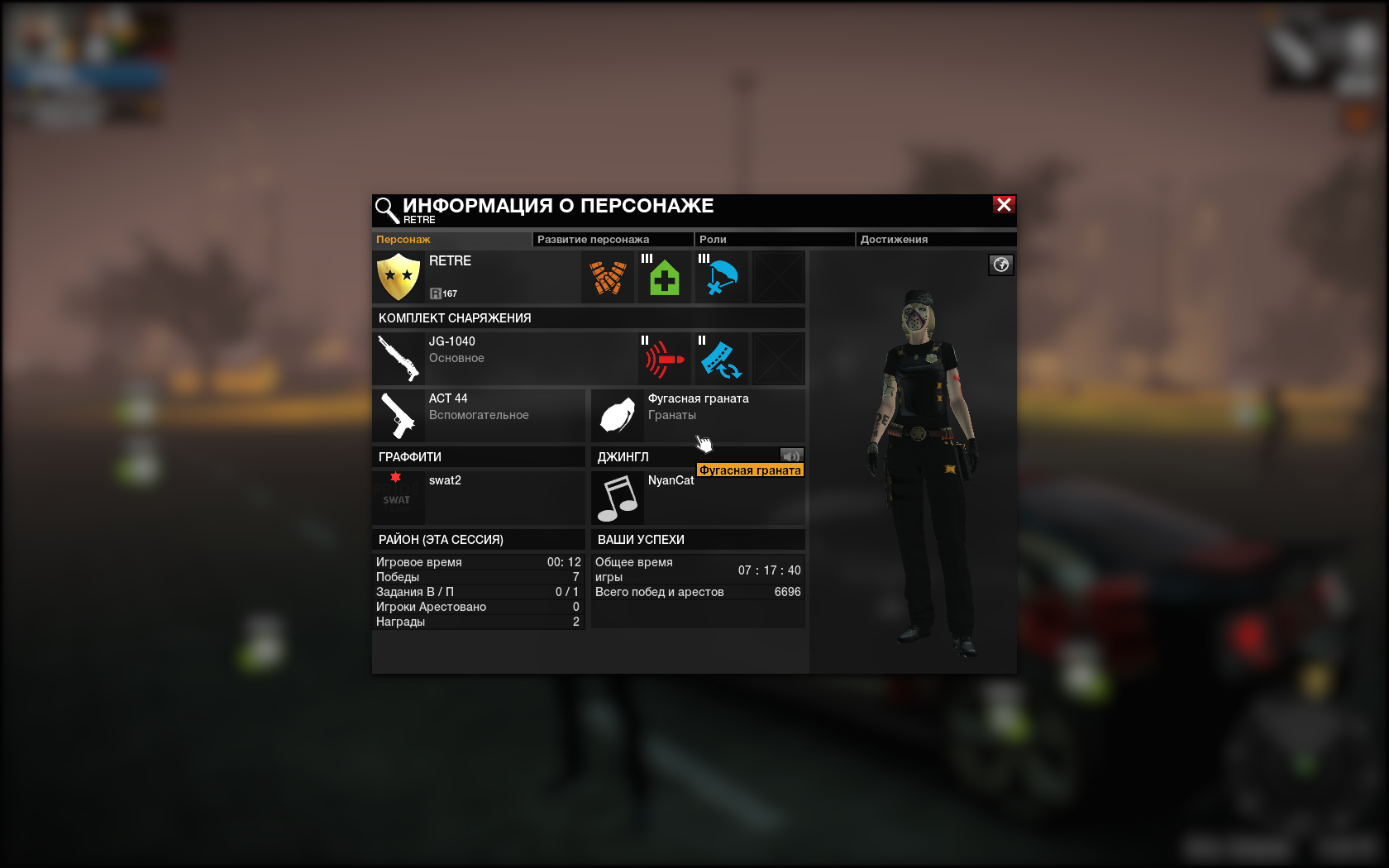The image size is (1389, 868).
Task: Click the gold rank shield badge
Action: click(x=399, y=277)
